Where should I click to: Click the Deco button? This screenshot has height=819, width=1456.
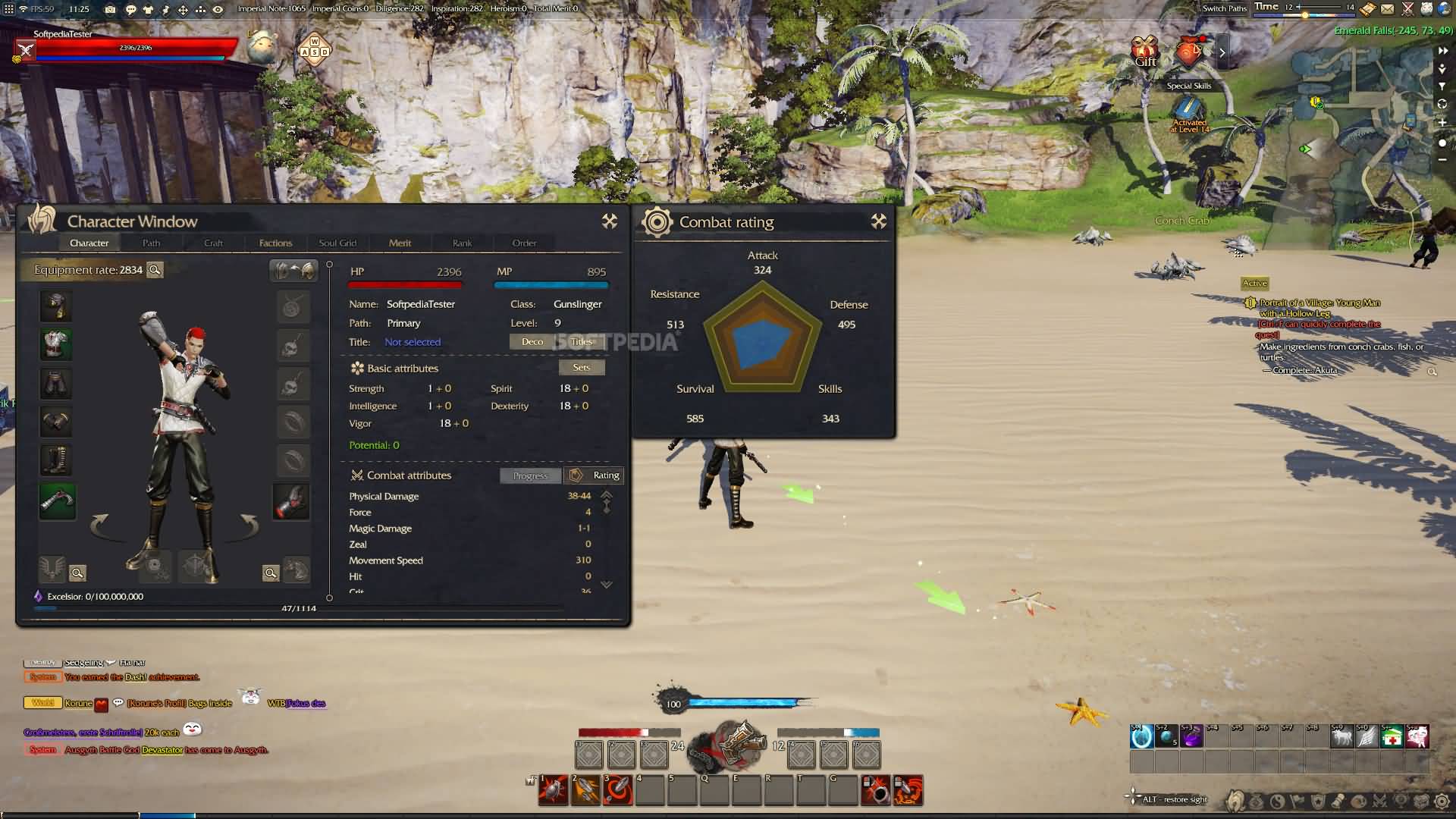pos(532,342)
